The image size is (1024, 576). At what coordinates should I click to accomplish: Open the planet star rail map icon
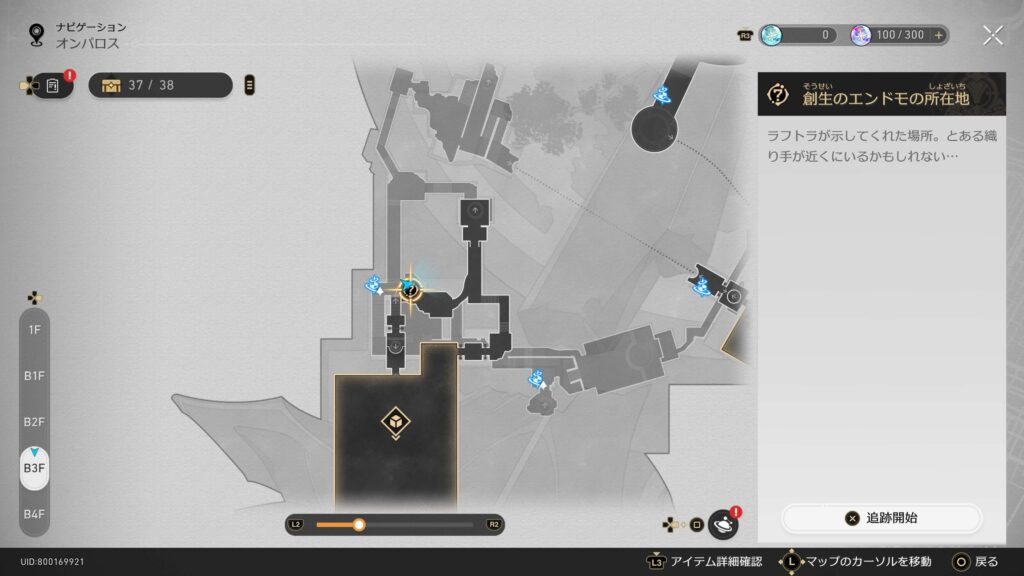pyautogui.click(x=722, y=524)
